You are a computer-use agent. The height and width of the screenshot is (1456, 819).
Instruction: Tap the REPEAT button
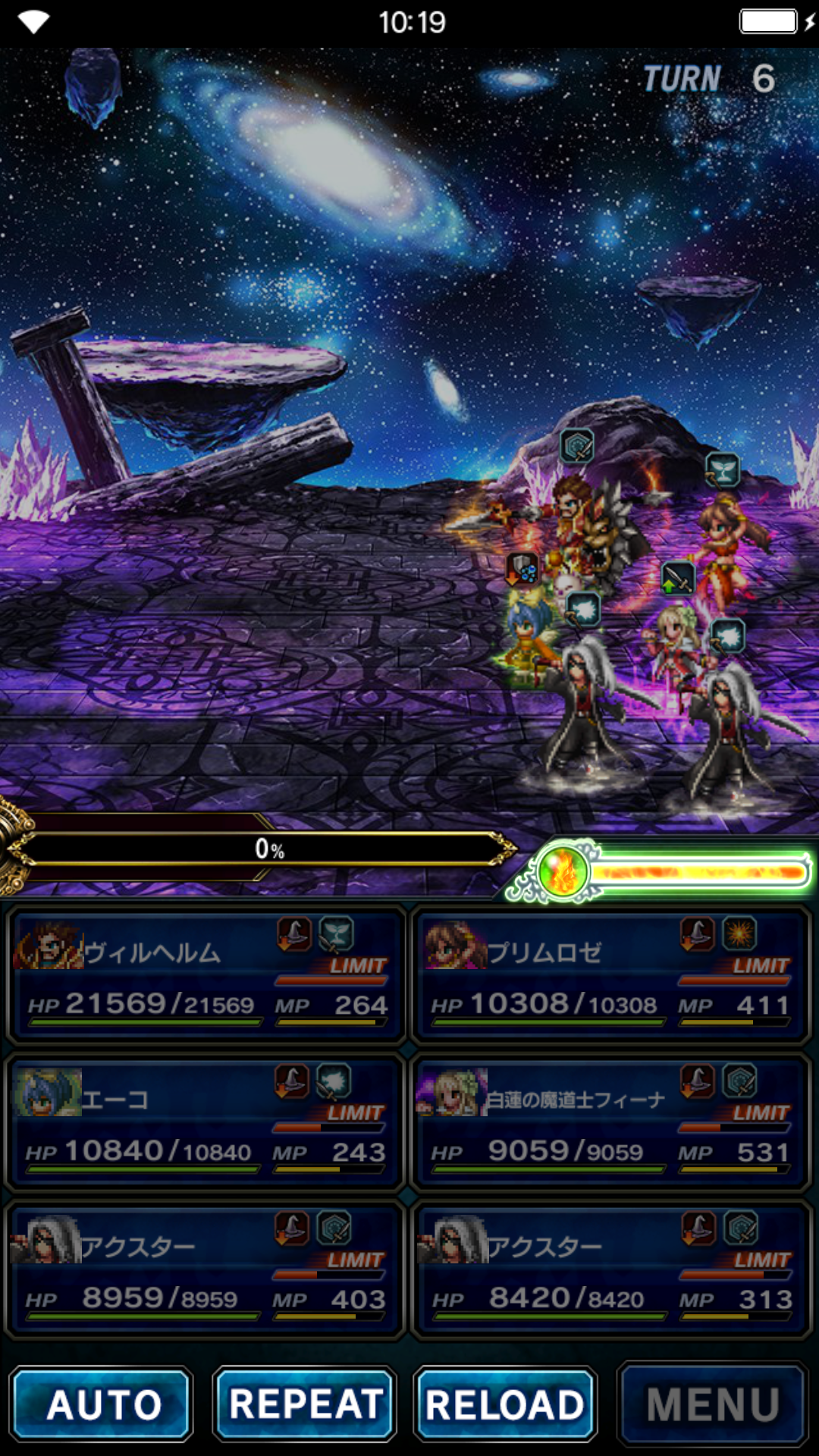pos(305,1404)
